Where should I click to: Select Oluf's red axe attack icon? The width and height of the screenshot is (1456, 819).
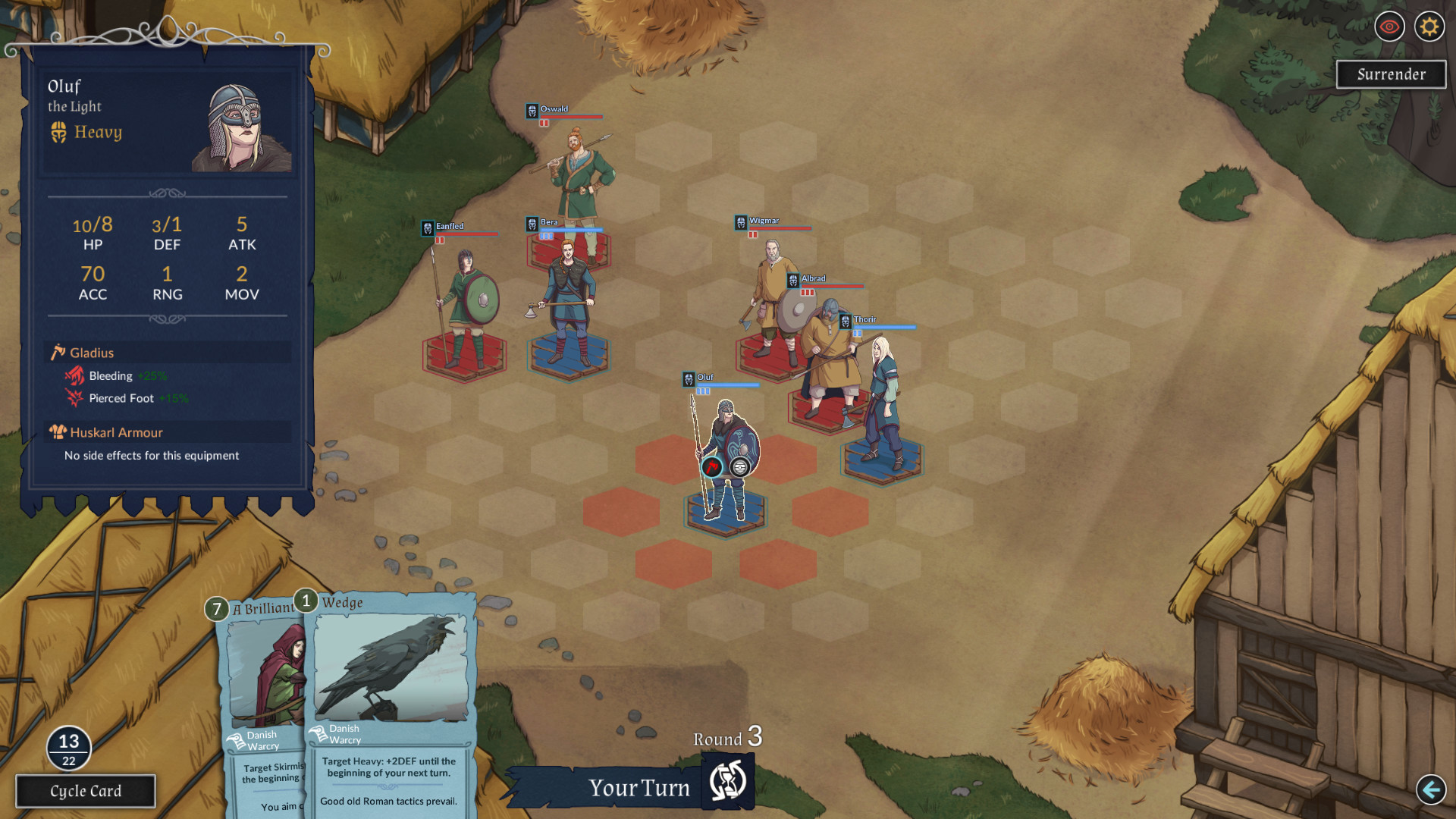point(711,468)
